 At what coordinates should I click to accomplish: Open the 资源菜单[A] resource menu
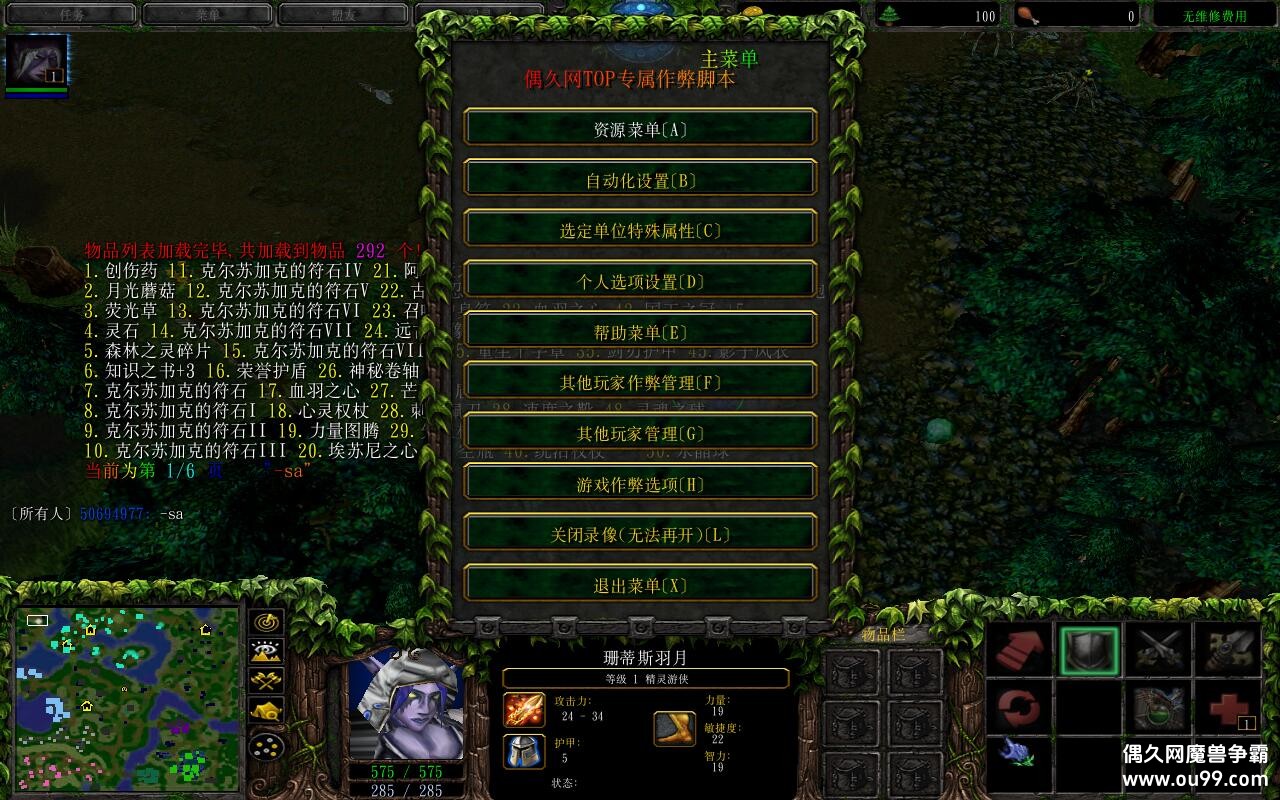pos(640,127)
